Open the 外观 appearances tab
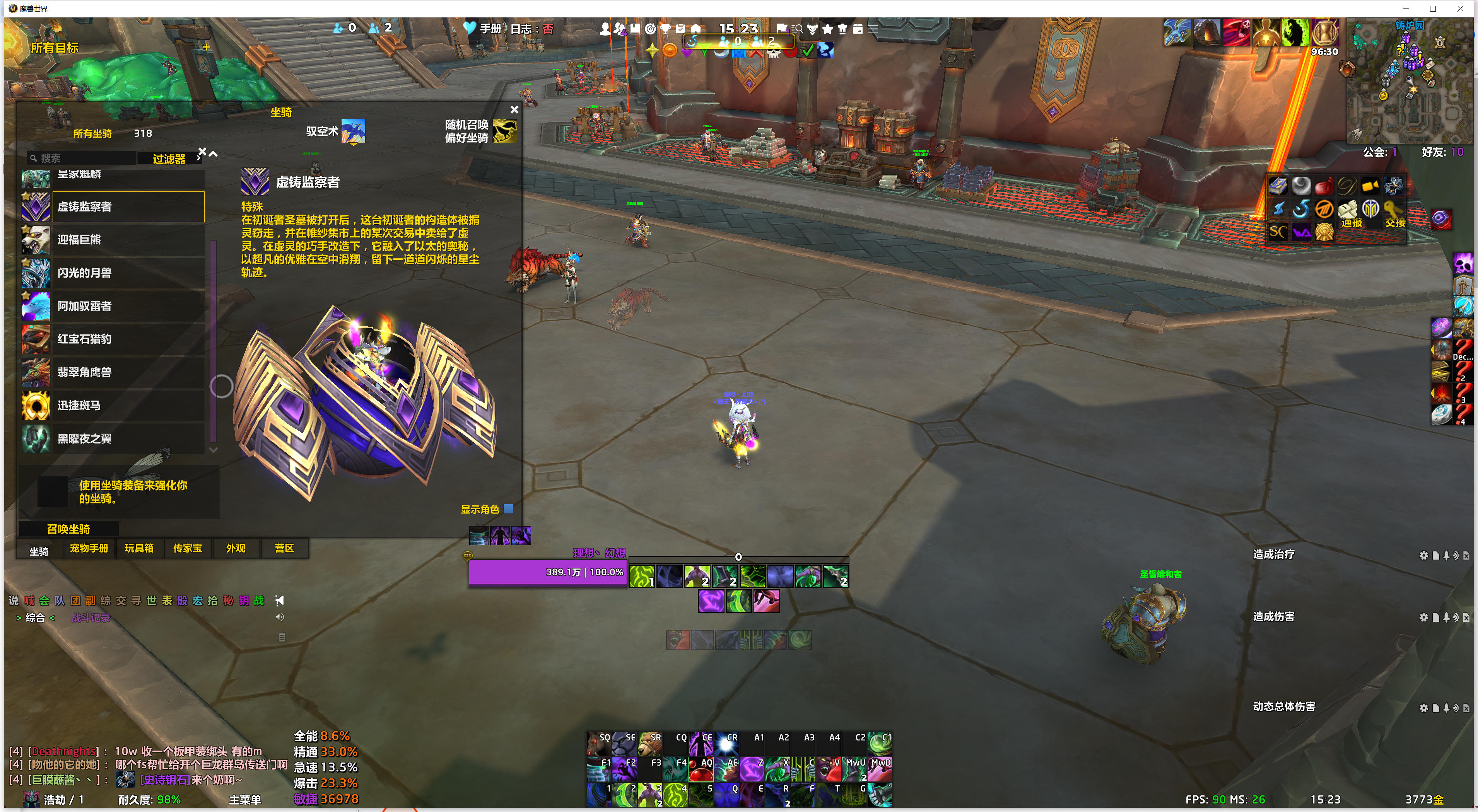 click(236, 548)
